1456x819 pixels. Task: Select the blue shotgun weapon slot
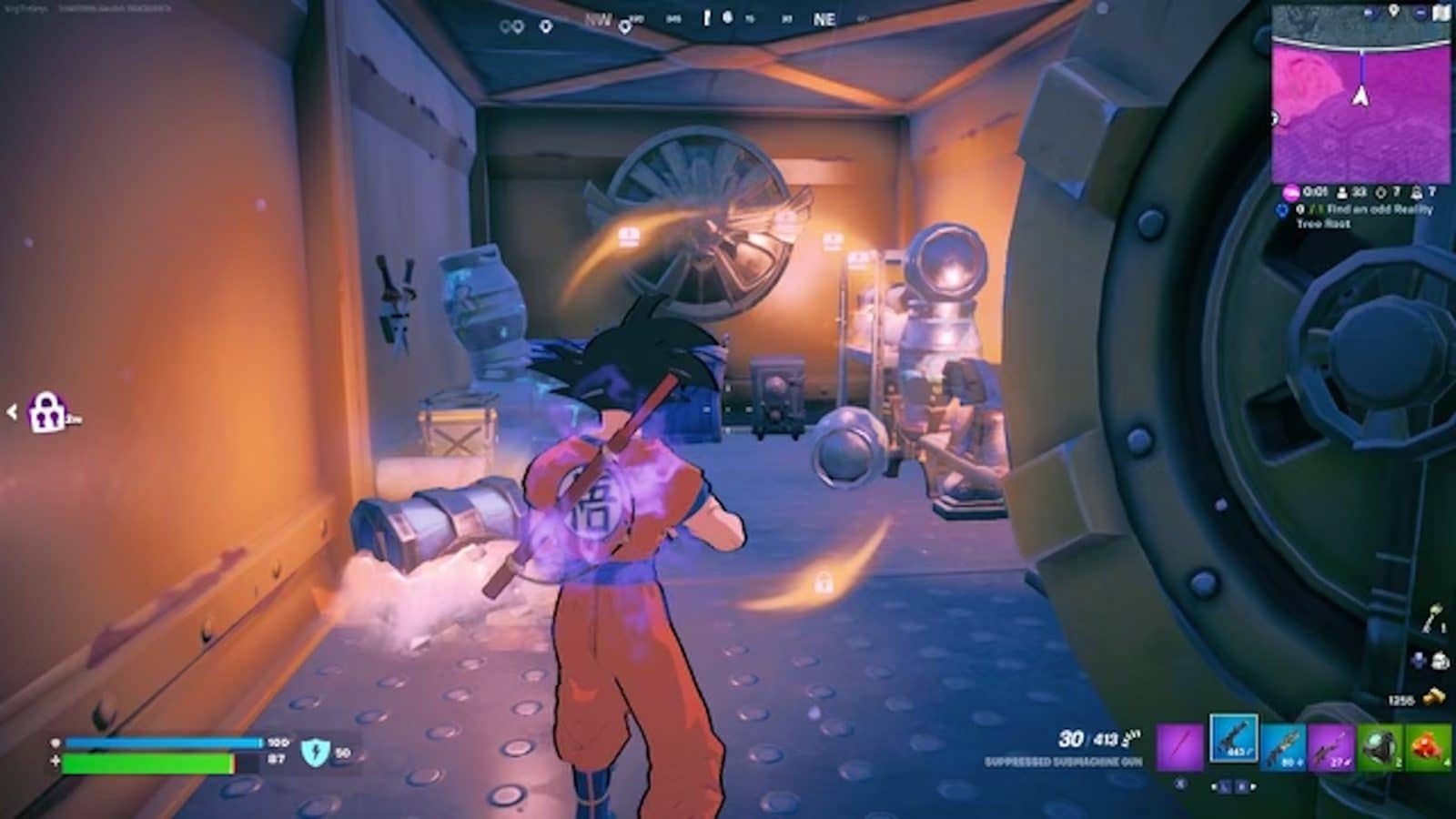click(x=1283, y=745)
